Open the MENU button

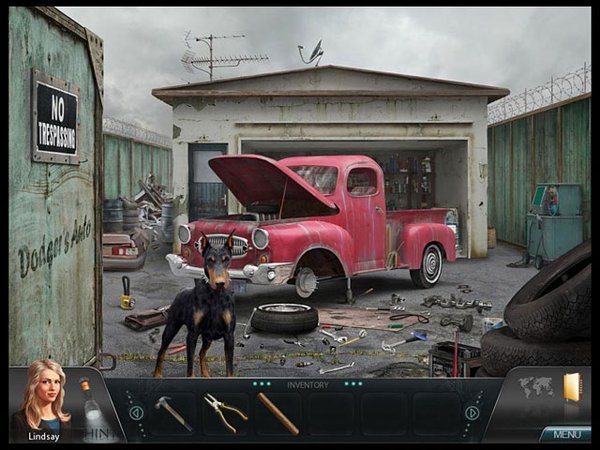(565, 434)
